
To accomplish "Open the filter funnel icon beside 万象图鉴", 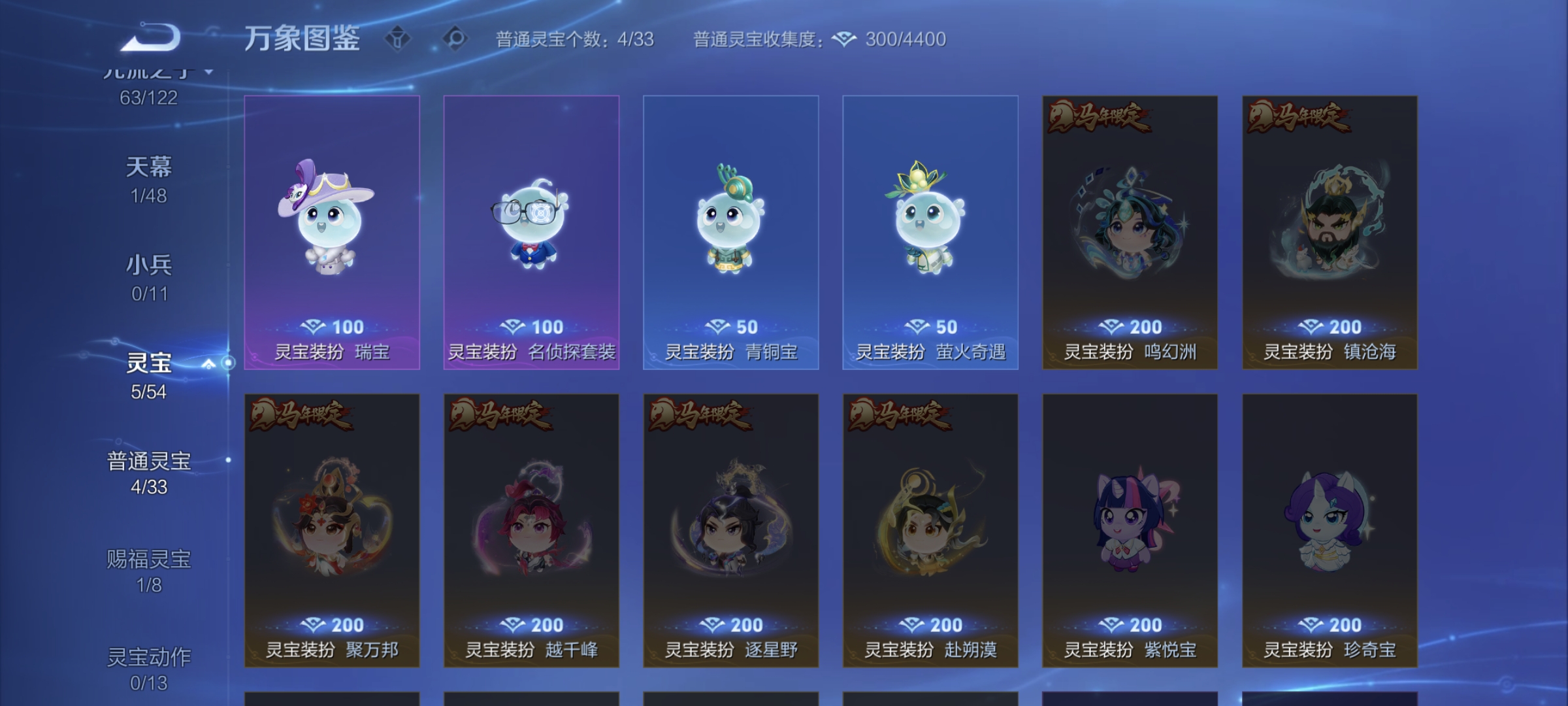I will coord(399,39).
